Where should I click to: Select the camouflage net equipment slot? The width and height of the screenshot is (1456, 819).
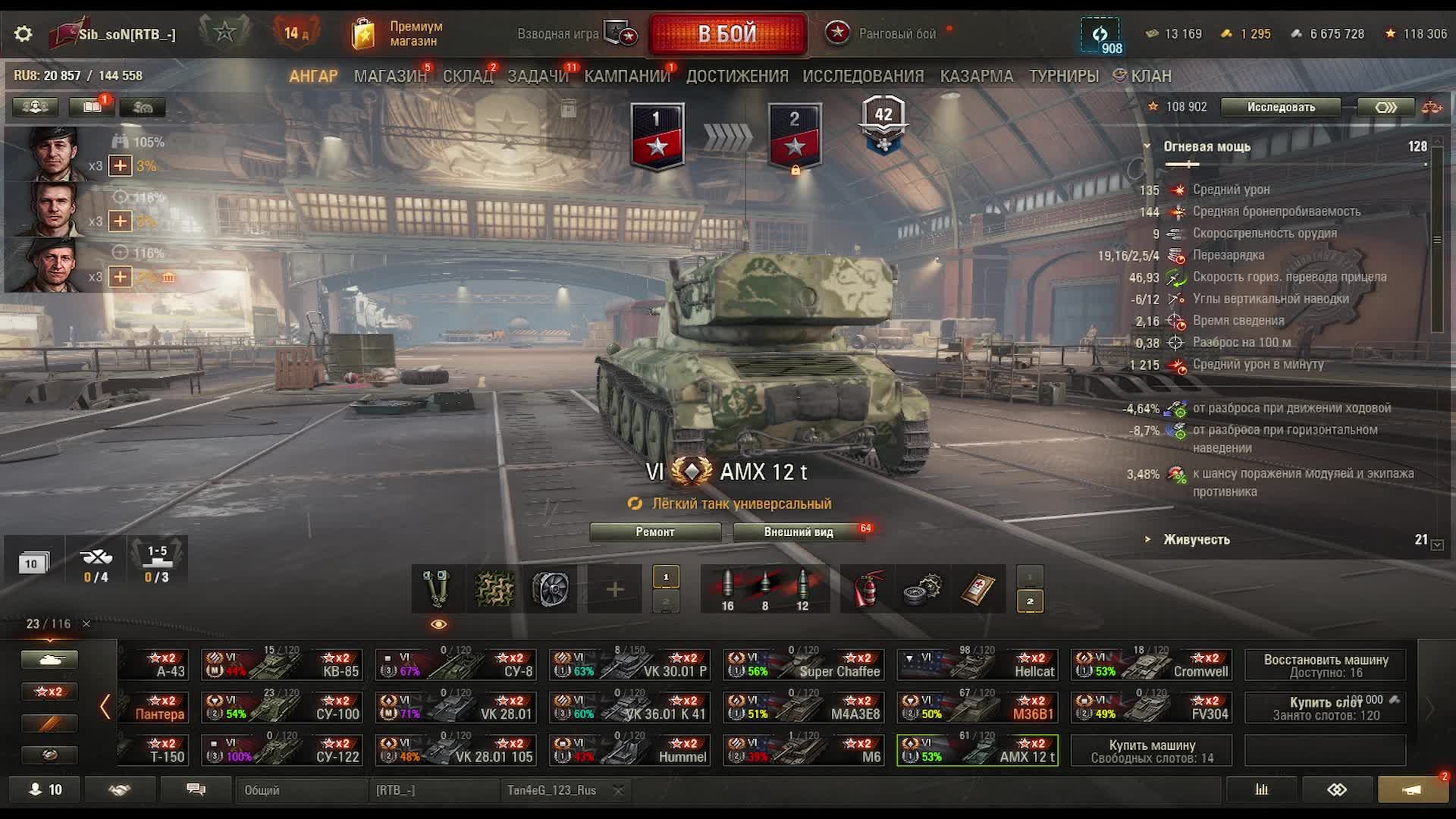tap(494, 589)
